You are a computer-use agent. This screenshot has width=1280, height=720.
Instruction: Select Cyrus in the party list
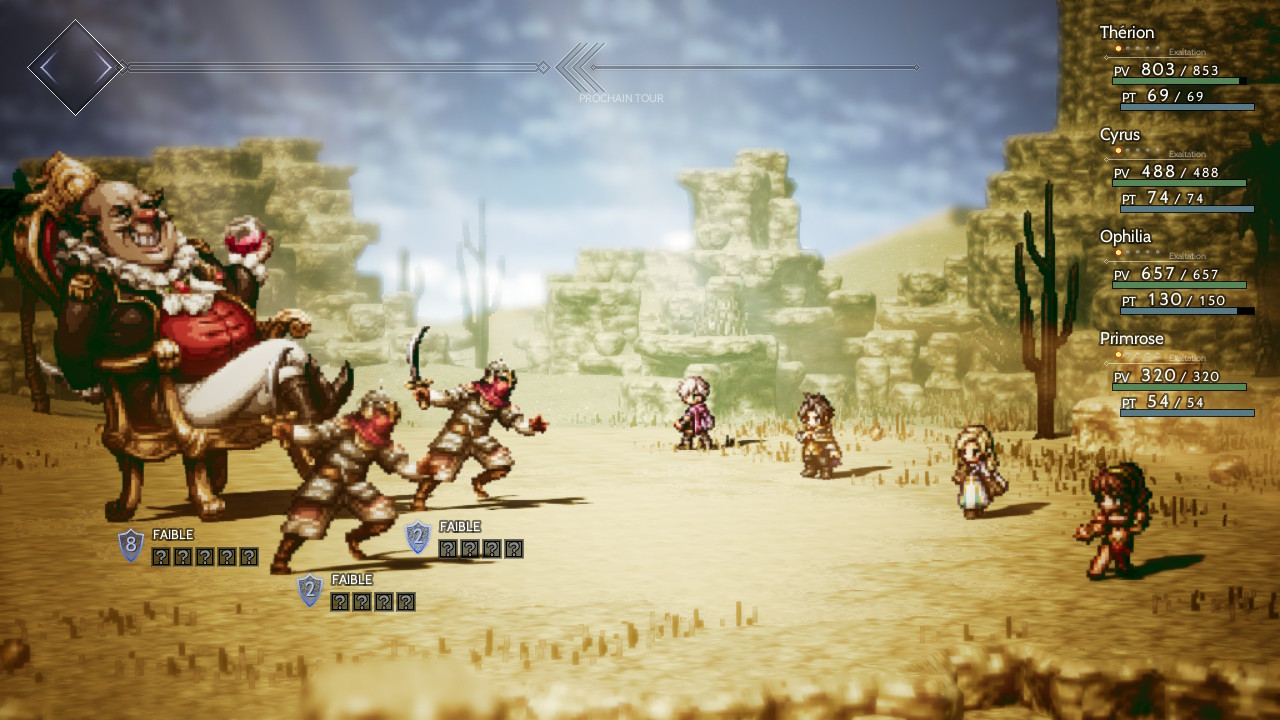[1176, 168]
